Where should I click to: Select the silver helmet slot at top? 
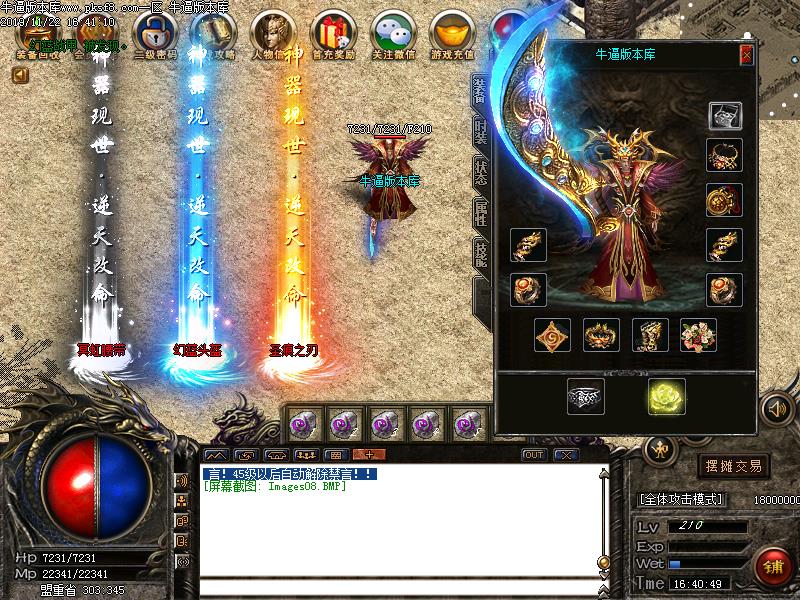pyautogui.click(x=724, y=115)
